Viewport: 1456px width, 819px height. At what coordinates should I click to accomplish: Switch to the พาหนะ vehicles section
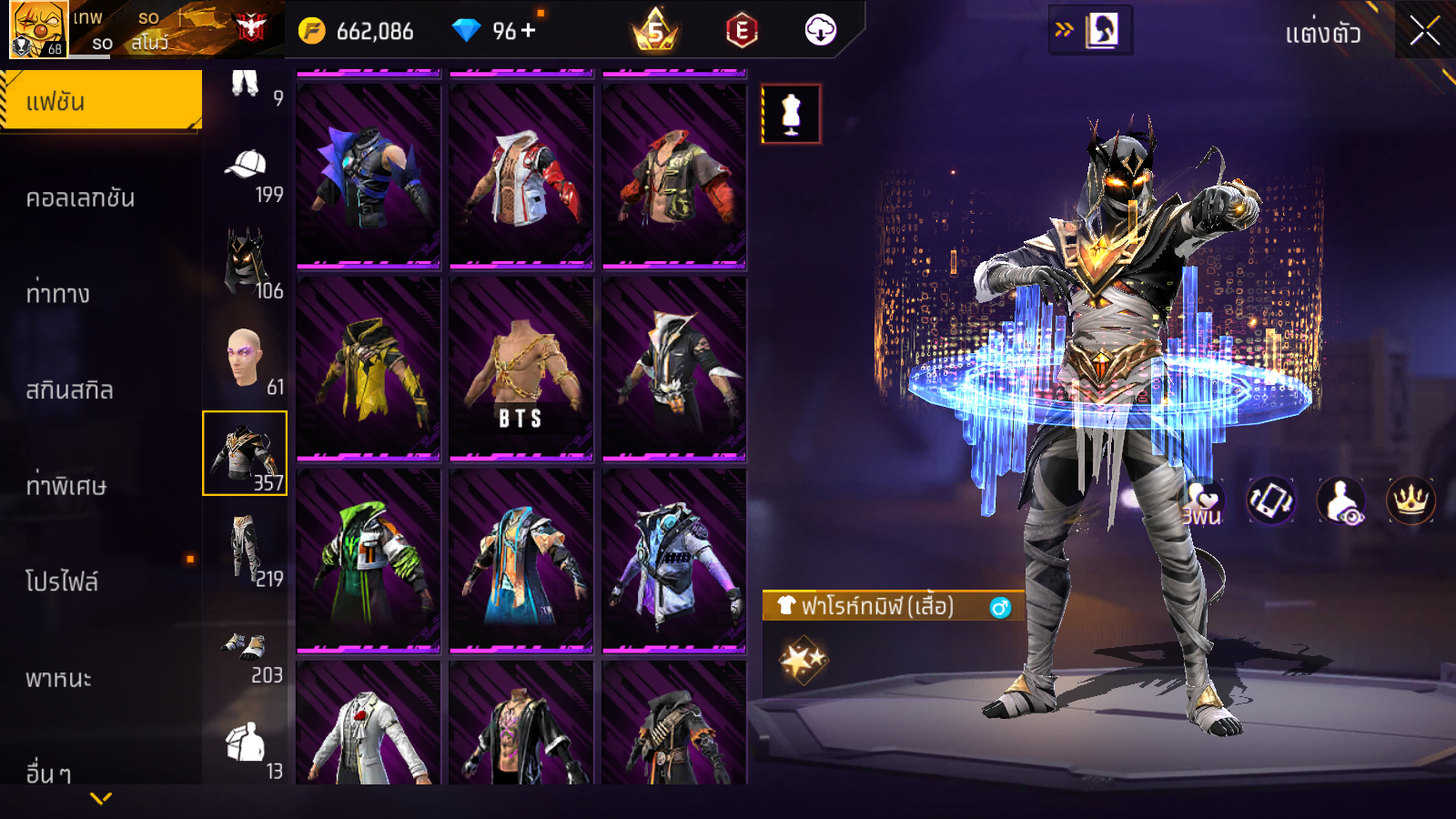58,679
